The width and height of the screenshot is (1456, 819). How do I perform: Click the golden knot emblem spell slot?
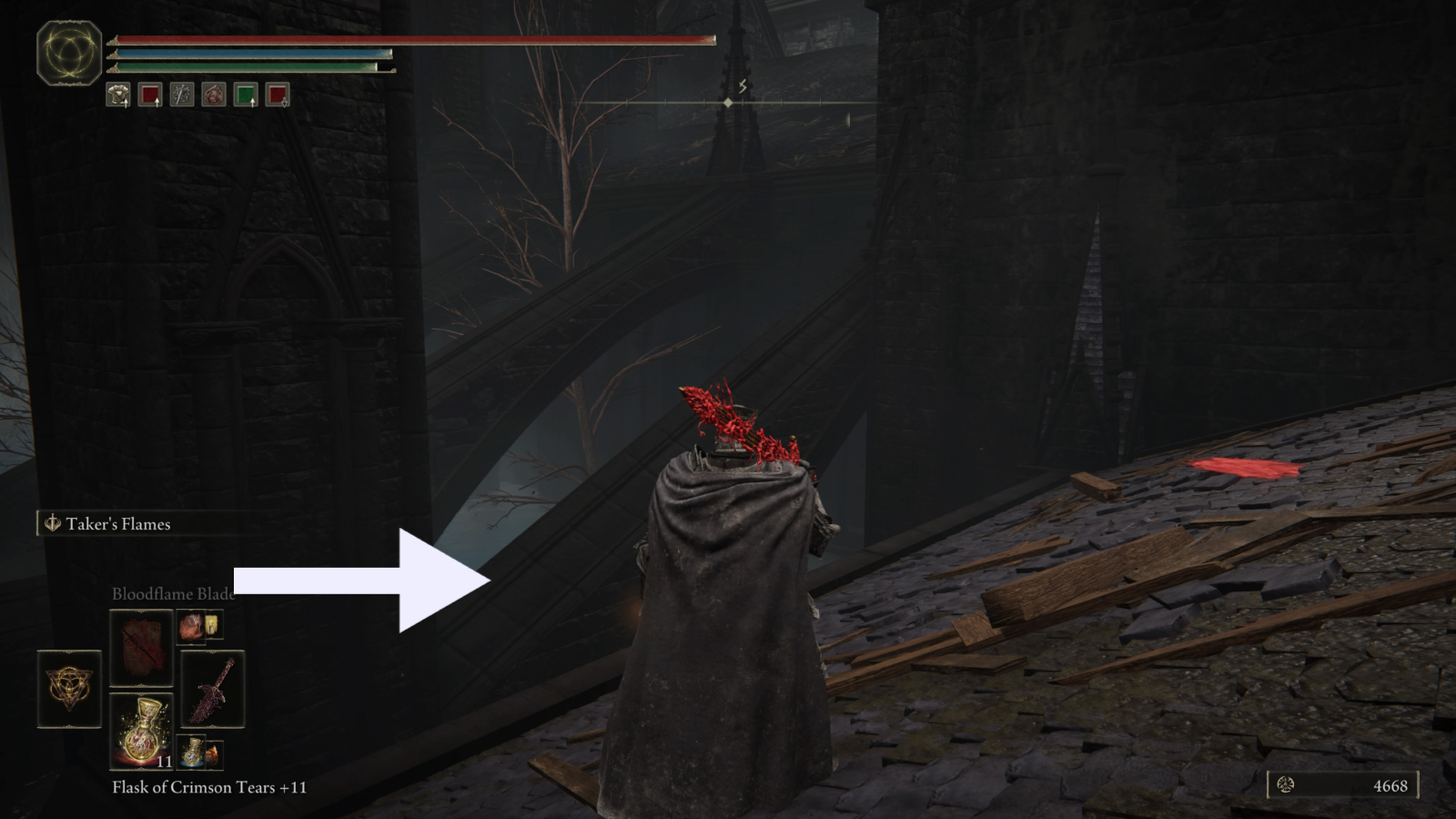(68, 689)
